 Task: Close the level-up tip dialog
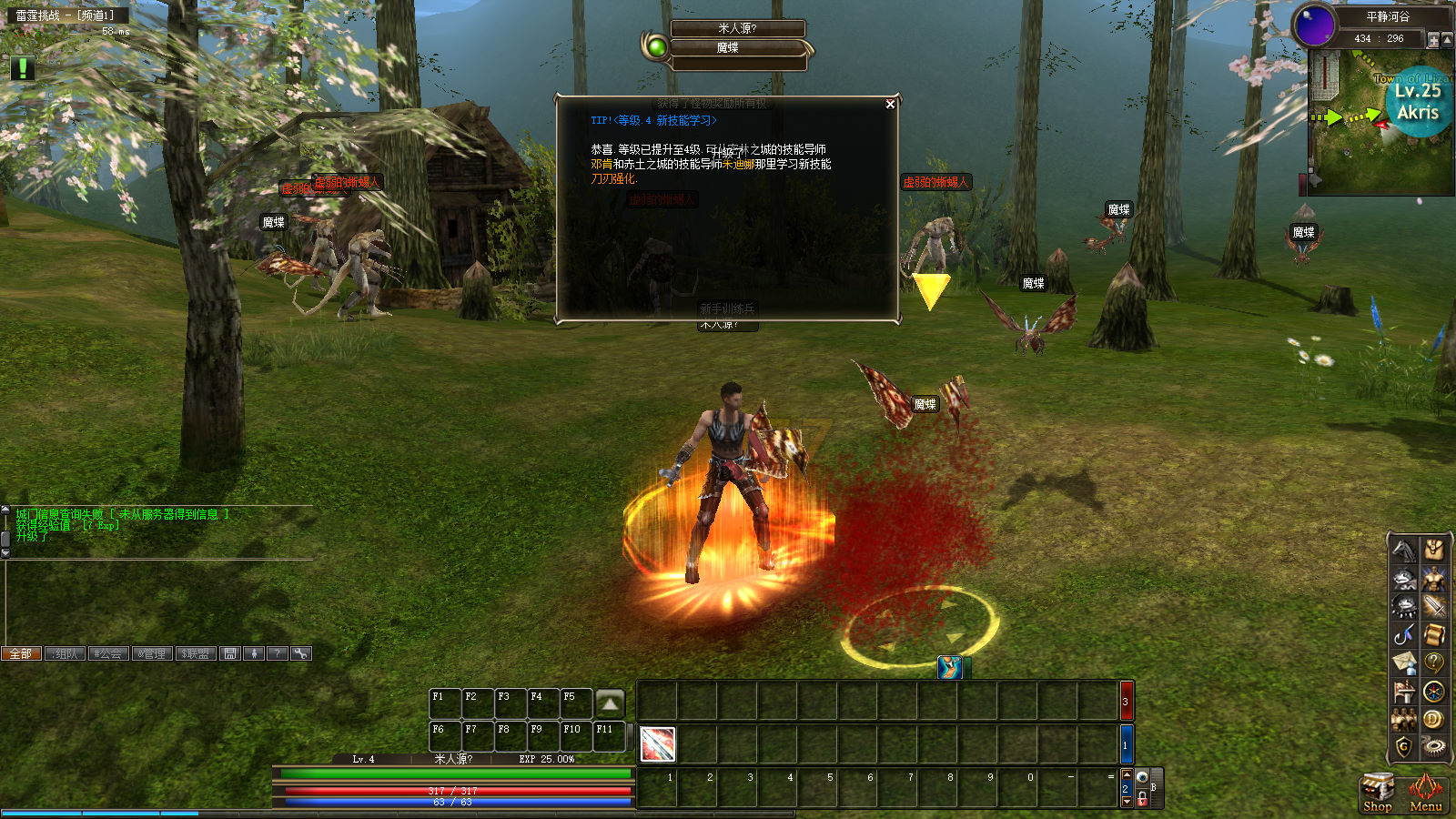click(890, 105)
